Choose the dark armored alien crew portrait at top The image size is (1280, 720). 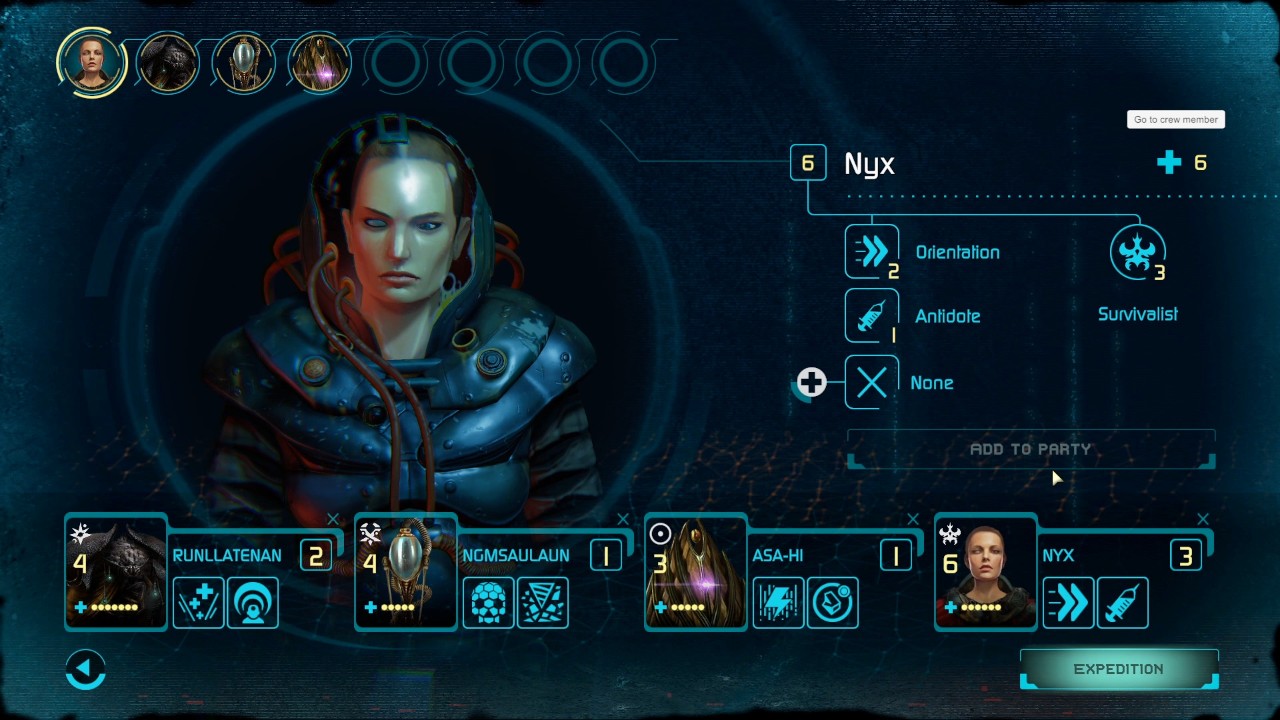pyautogui.click(x=167, y=63)
